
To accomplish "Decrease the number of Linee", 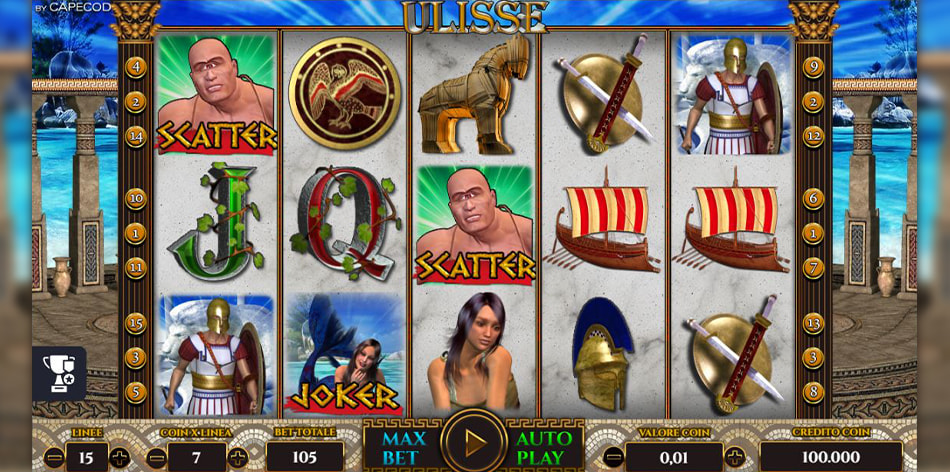I will [x=55, y=458].
